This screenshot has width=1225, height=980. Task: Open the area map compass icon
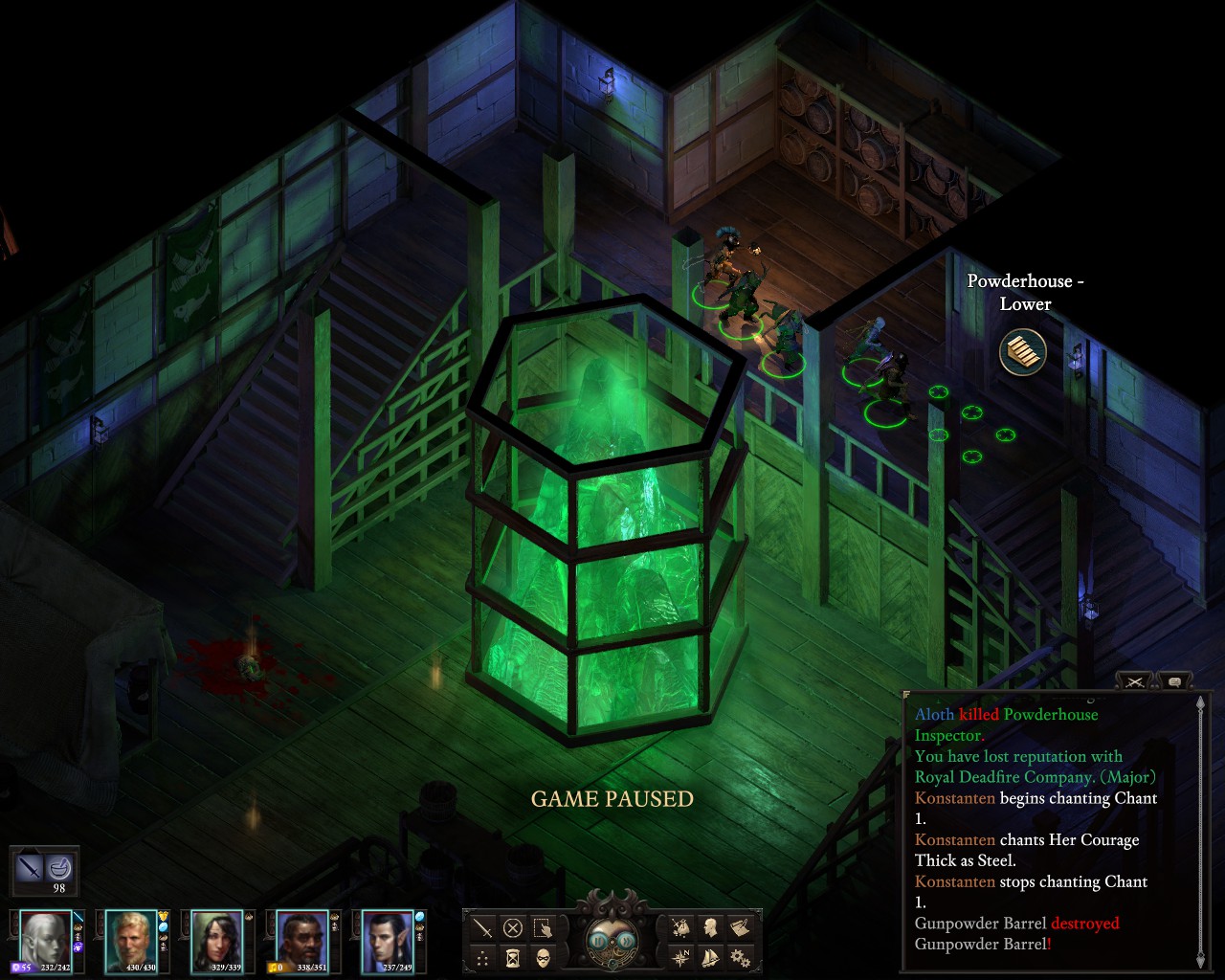(x=680, y=957)
